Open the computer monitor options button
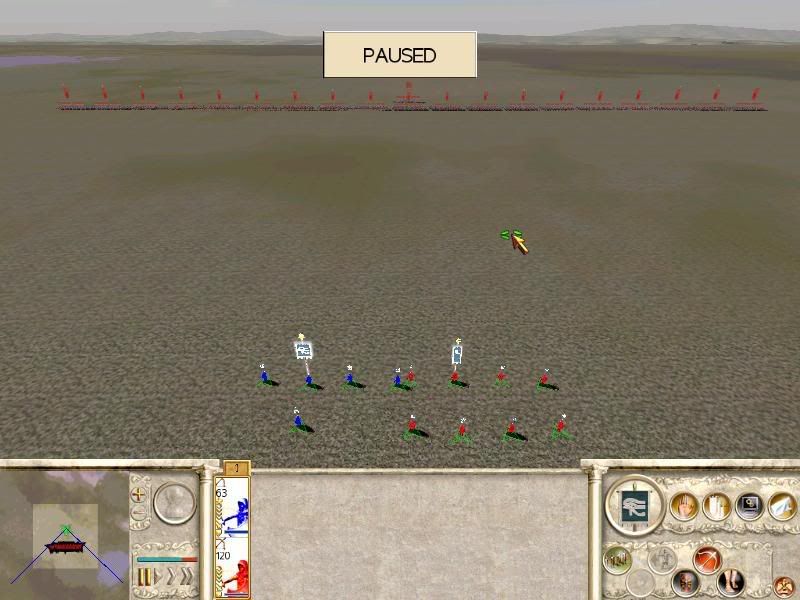This screenshot has height=600, width=800. 747,506
